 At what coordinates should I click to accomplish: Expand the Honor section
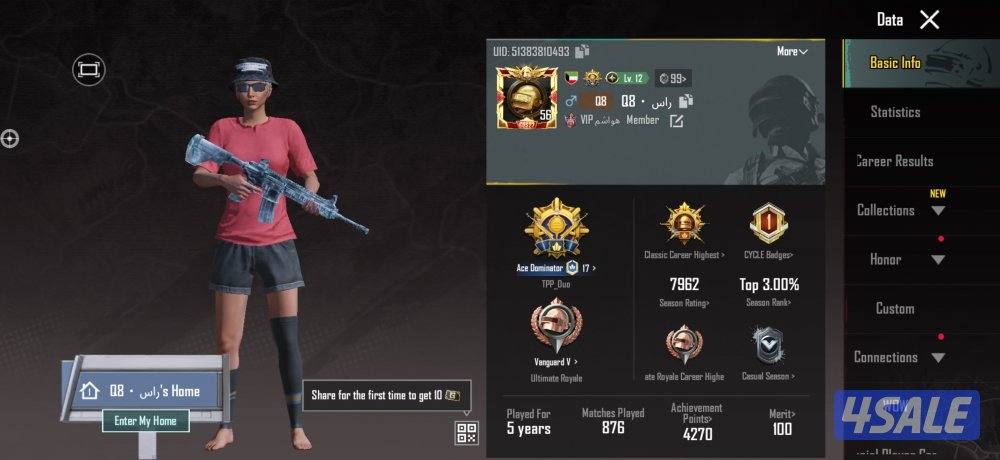pos(938,260)
